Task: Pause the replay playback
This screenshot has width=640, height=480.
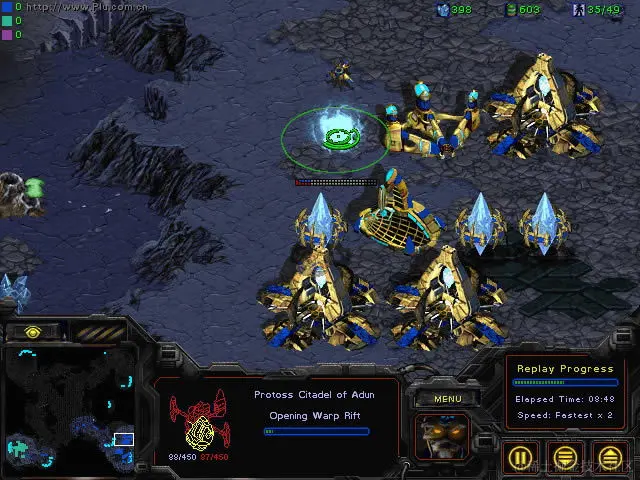Action: pyautogui.click(x=519, y=458)
